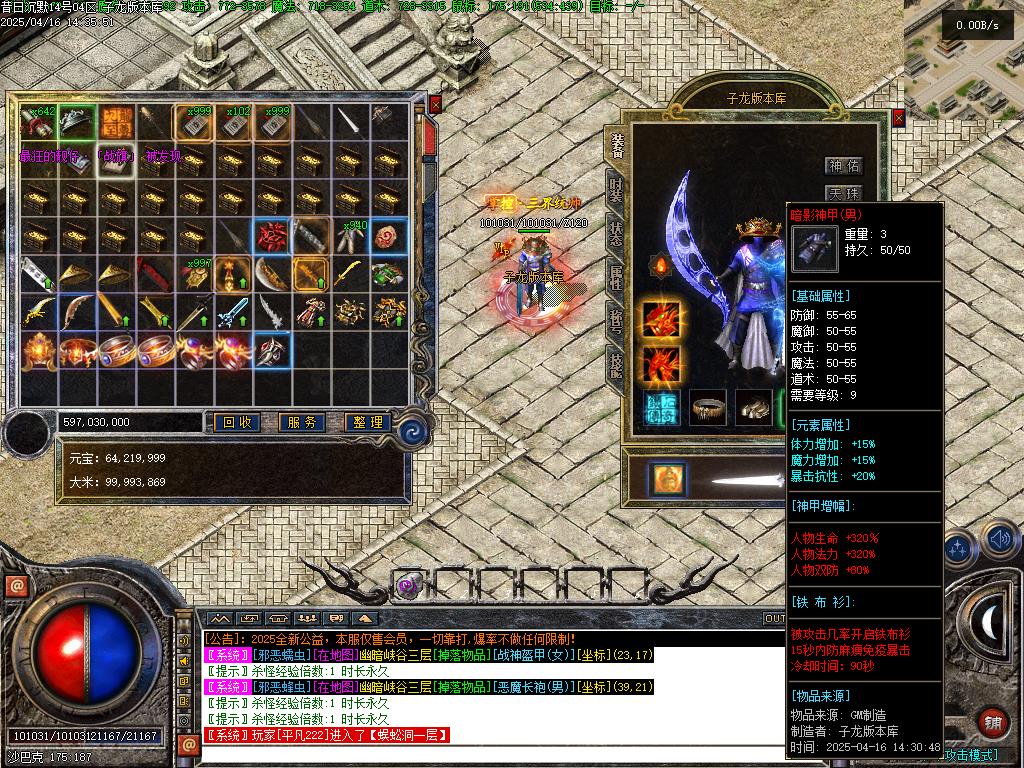The height and width of the screenshot is (768, 1024).
Task: Click the belt equipment slot
Action: click(x=708, y=407)
